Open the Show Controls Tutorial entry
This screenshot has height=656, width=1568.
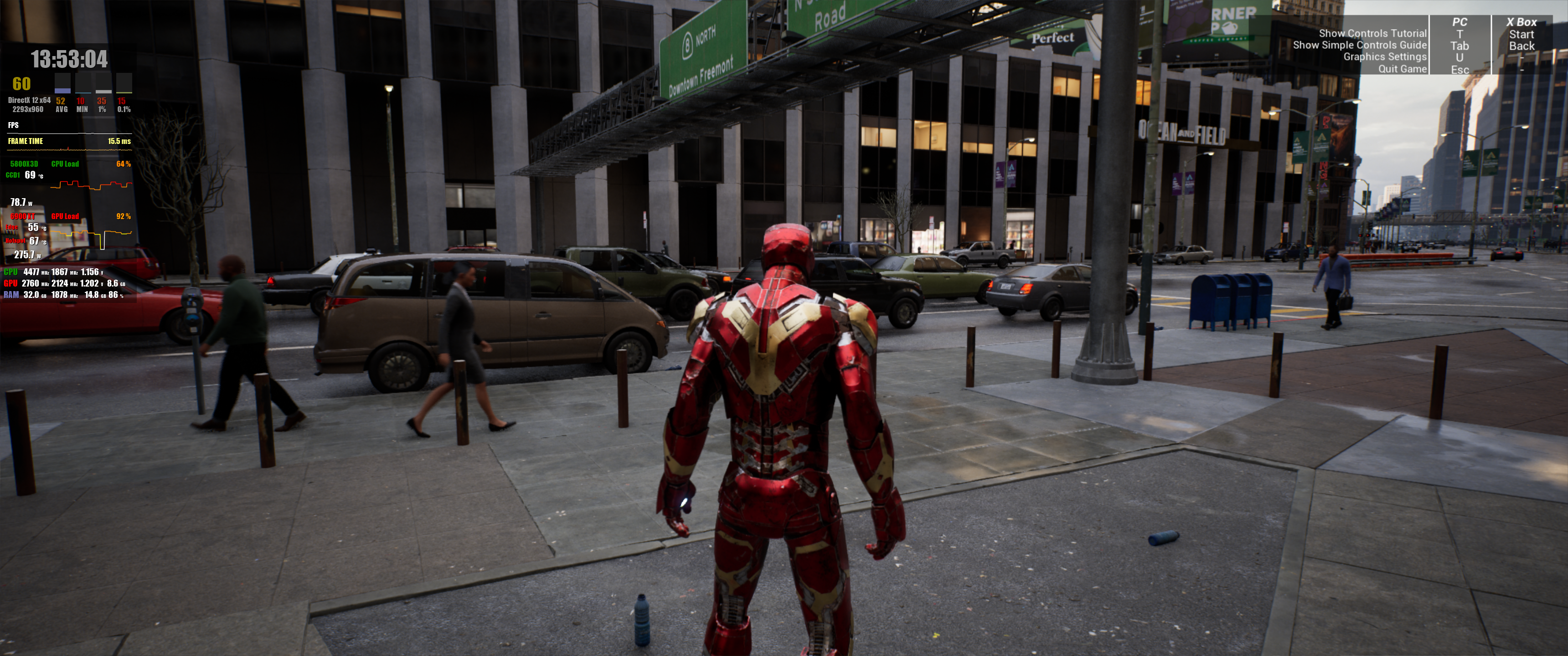tap(1372, 33)
